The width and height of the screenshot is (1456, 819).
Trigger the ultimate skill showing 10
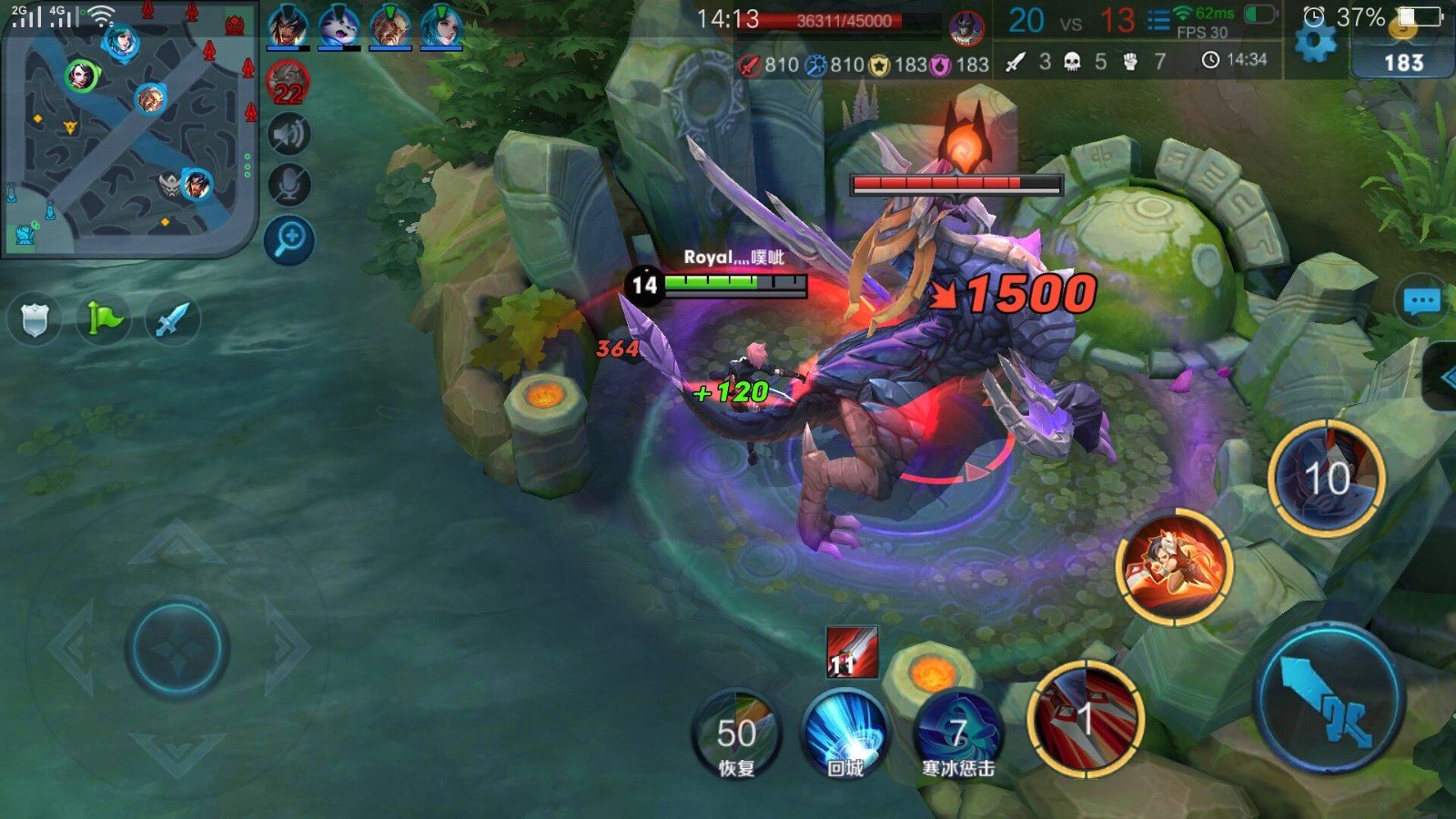tap(1326, 478)
